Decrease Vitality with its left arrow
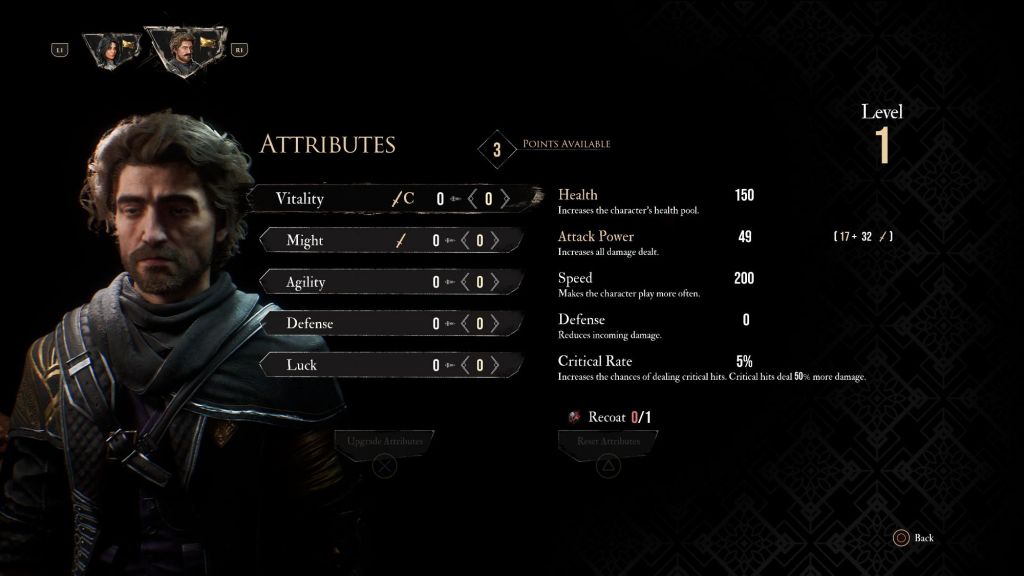Screen dimensions: 1024x576 pos(474,199)
